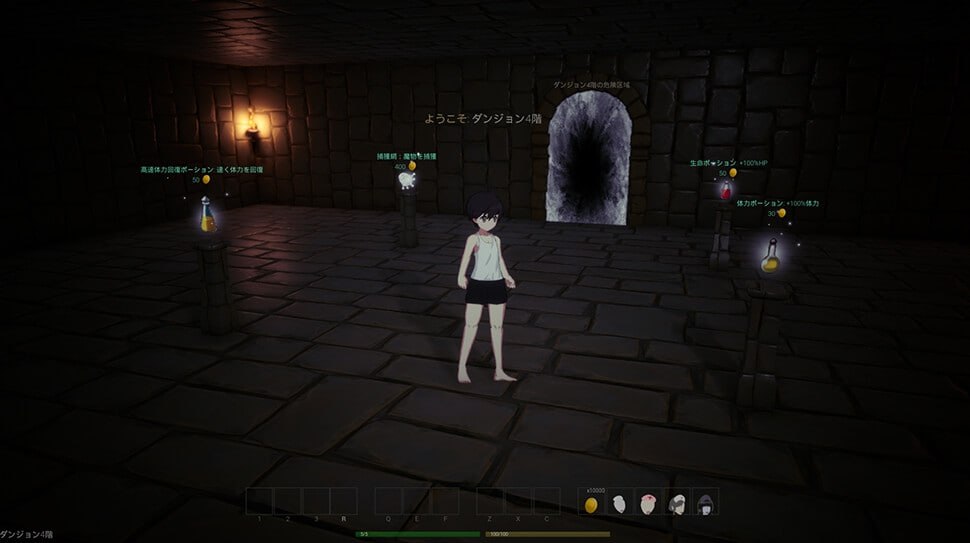Choose the red-spotted white egg slot

[x=649, y=504]
